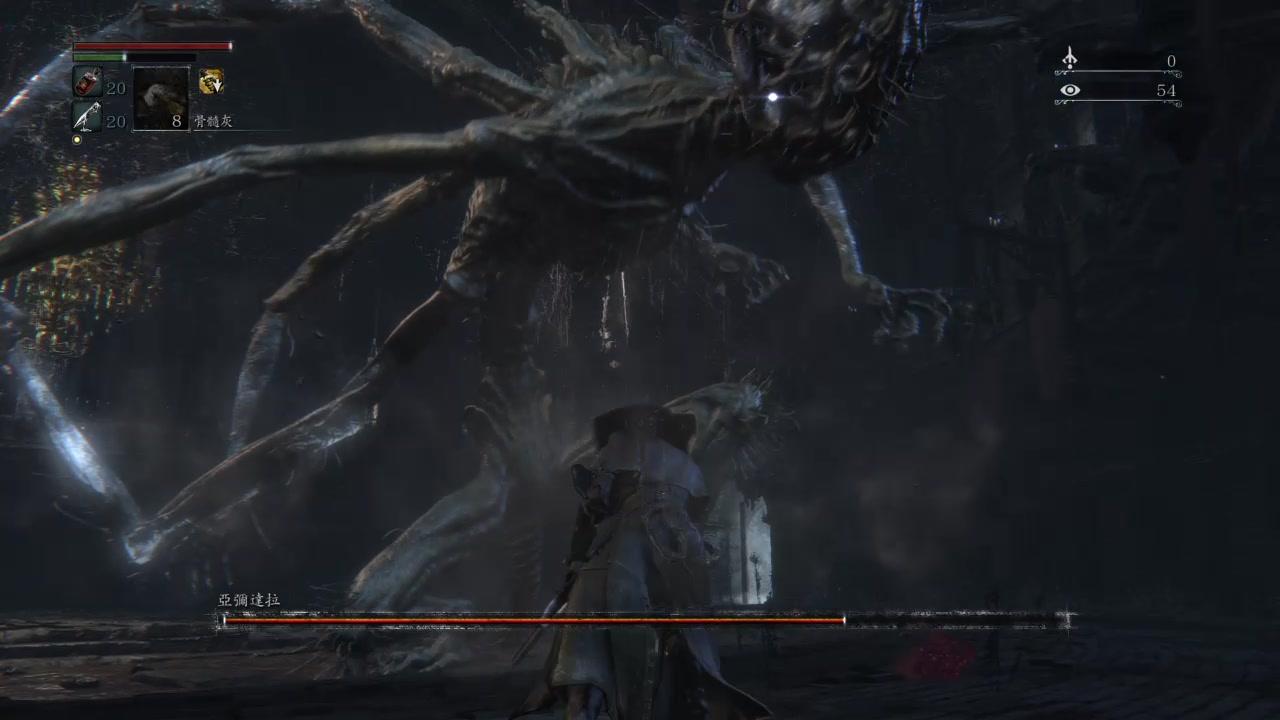Image resolution: width=1280 pixels, height=720 pixels.
Task: Select the quicksilver bullet icon
Action: [86, 117]
